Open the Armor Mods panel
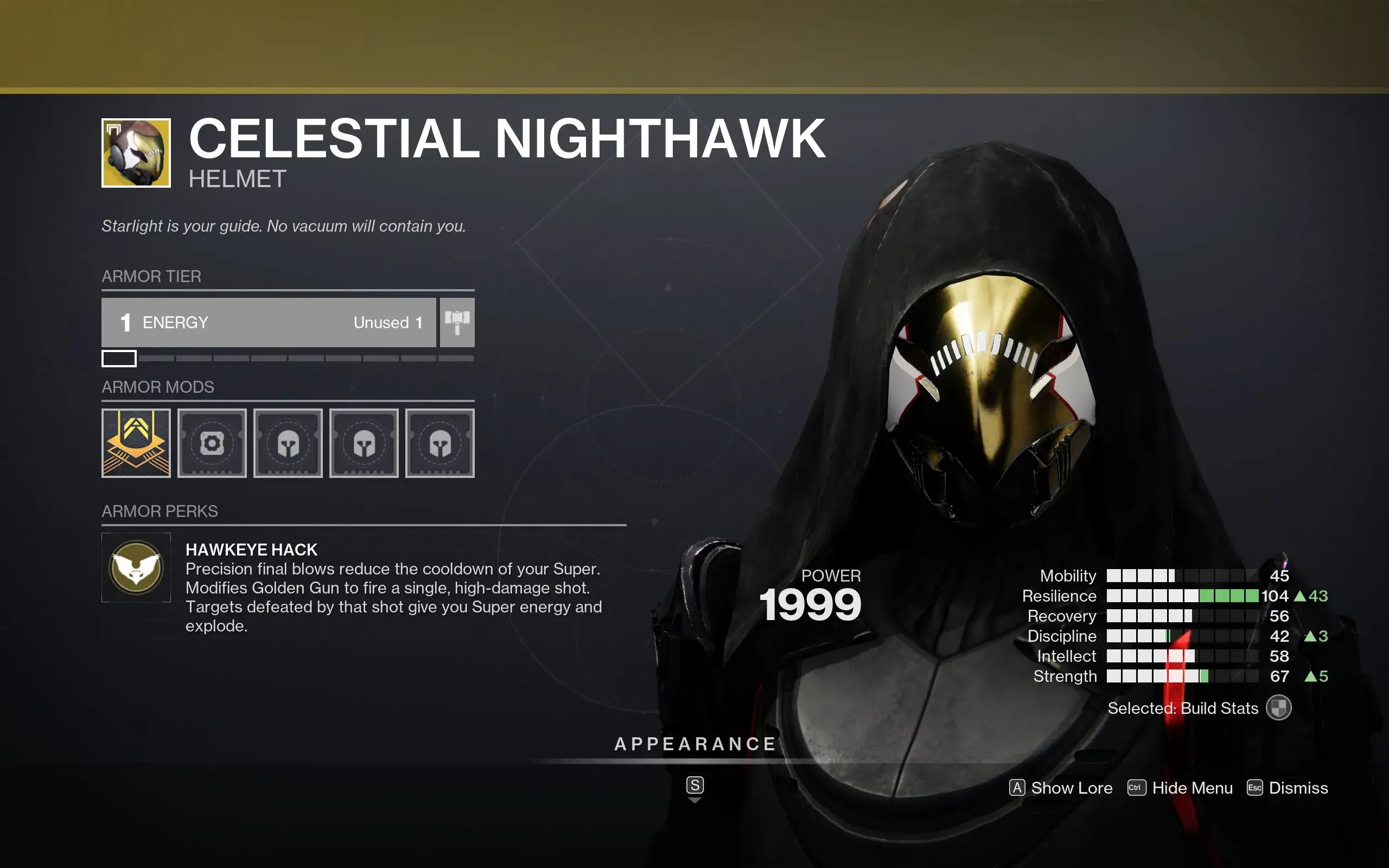The image size is (1389, 868). click(x=158, y=387)
